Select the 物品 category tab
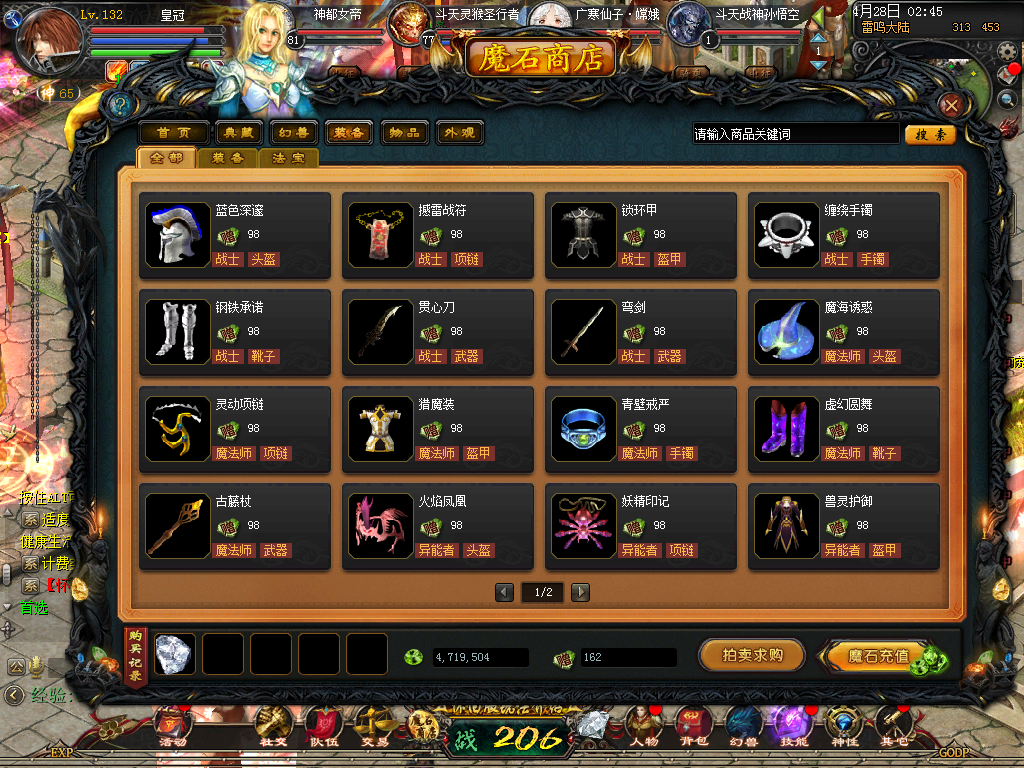This screenshot has height=768, width=1024. tap(404, 133)
